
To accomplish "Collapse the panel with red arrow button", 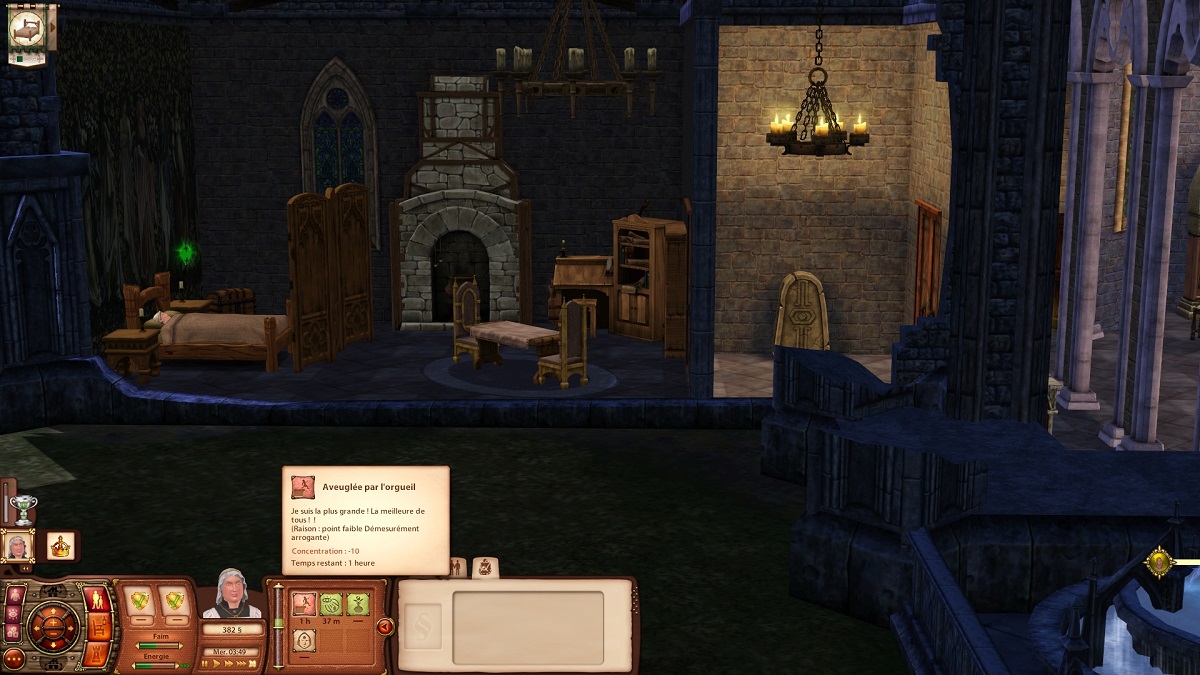I will coord(385,627).
